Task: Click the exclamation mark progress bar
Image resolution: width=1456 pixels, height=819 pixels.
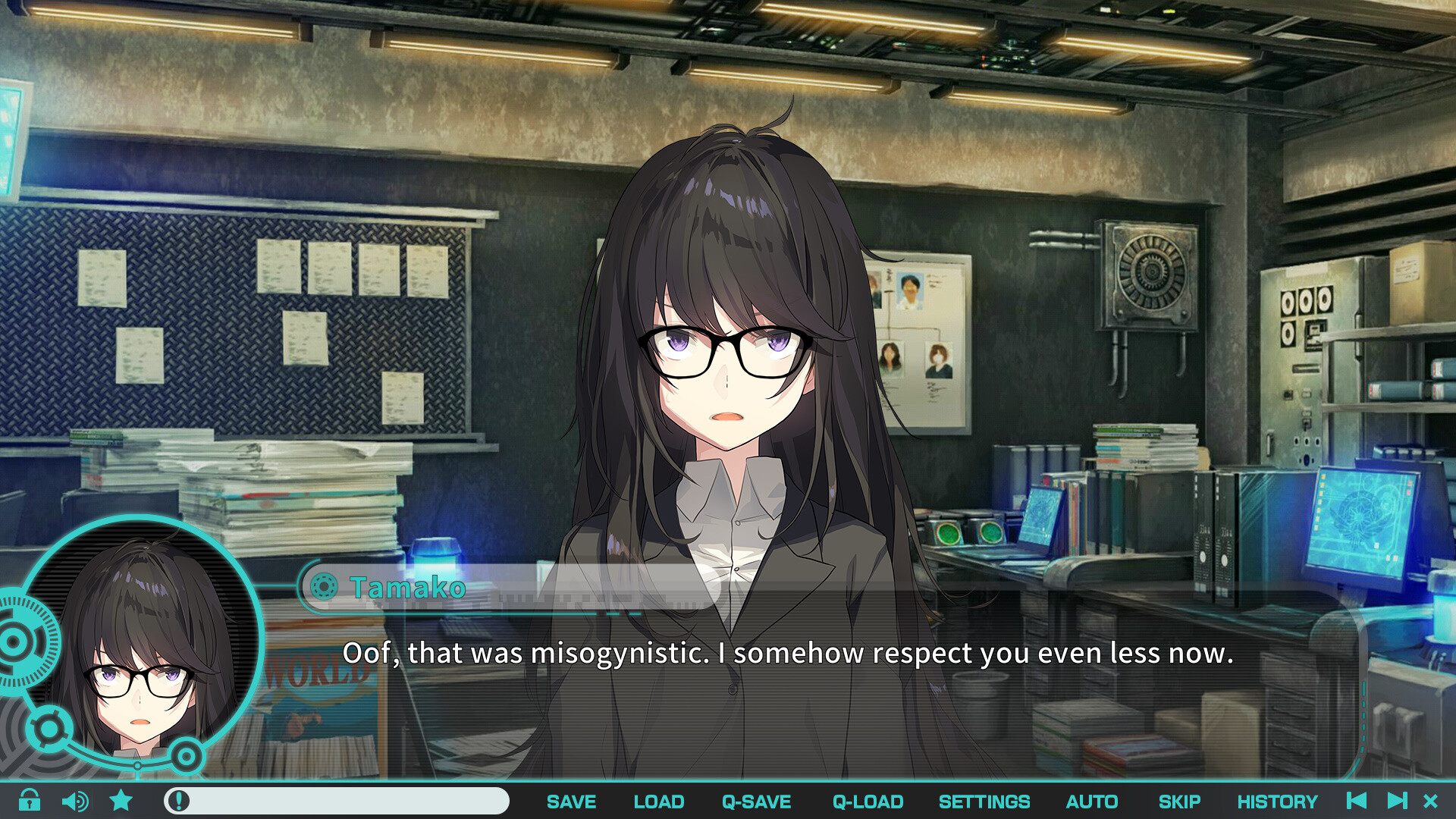Action: click(x=336, y=801)
